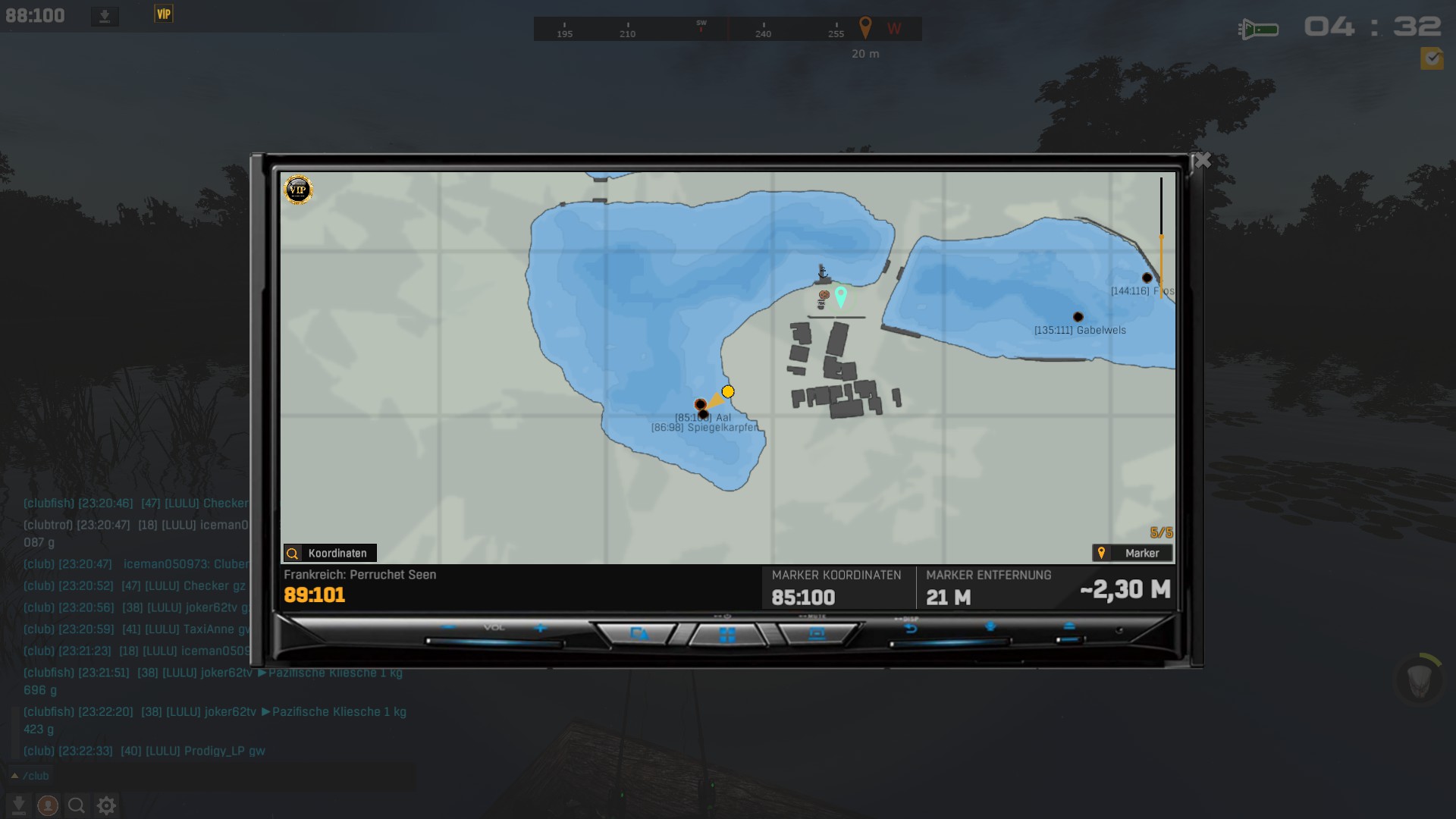This screenshot has height=819, width=1456.
Task: Click the blue back arrow under DISP
Action: click(x=911, y=629)
